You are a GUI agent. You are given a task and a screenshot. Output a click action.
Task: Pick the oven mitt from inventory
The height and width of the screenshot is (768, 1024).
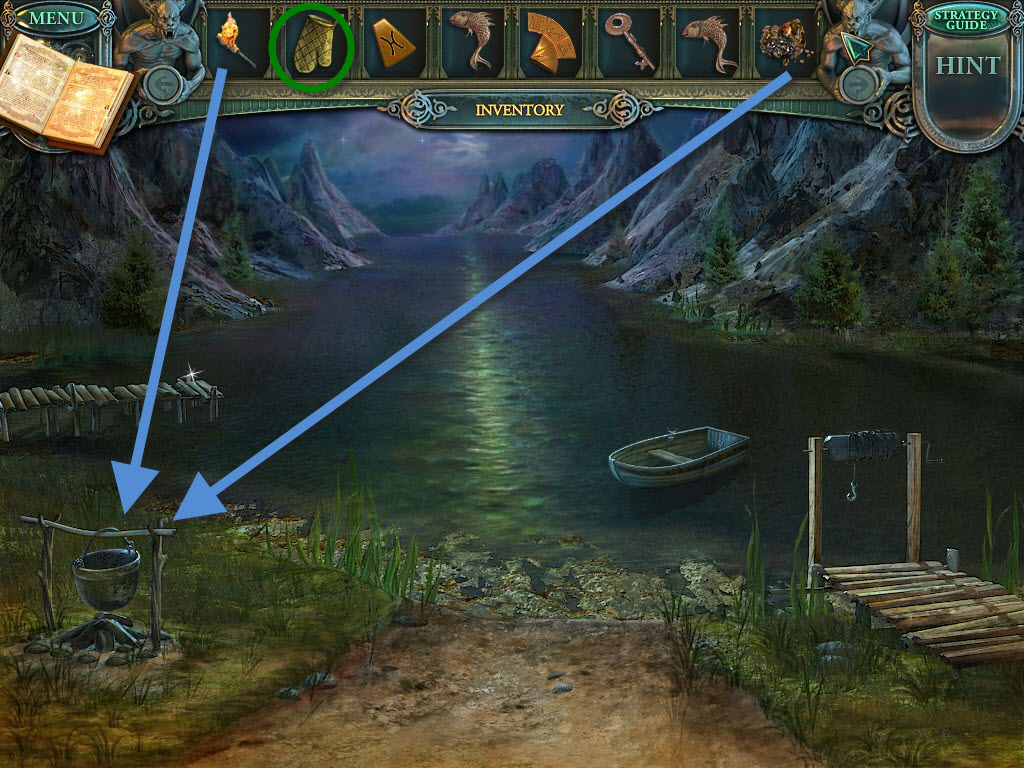[311, 46]
